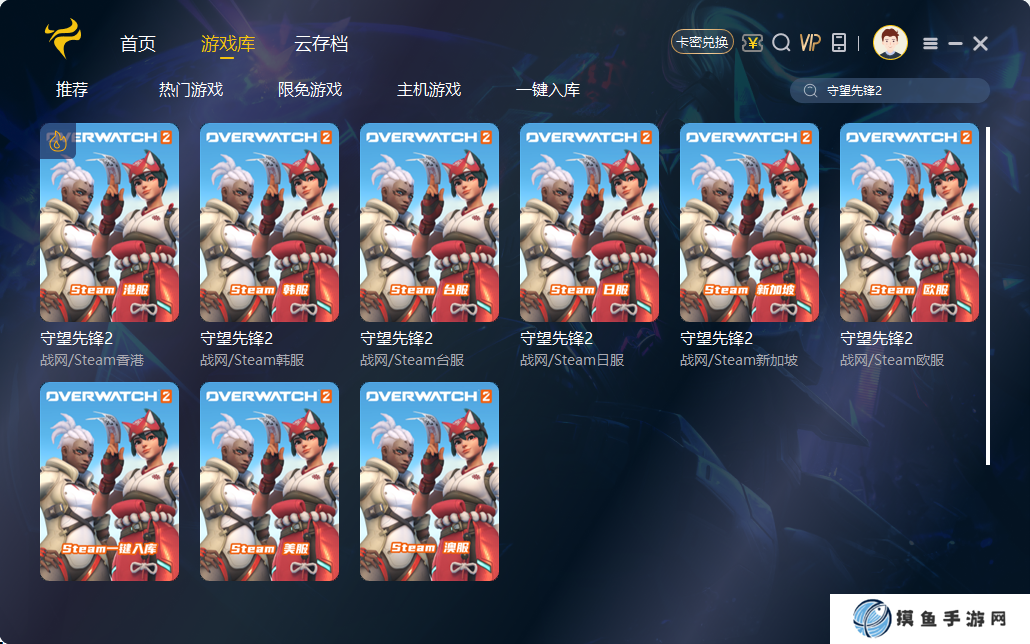Open the 限免游戏 category

[310, 90]
